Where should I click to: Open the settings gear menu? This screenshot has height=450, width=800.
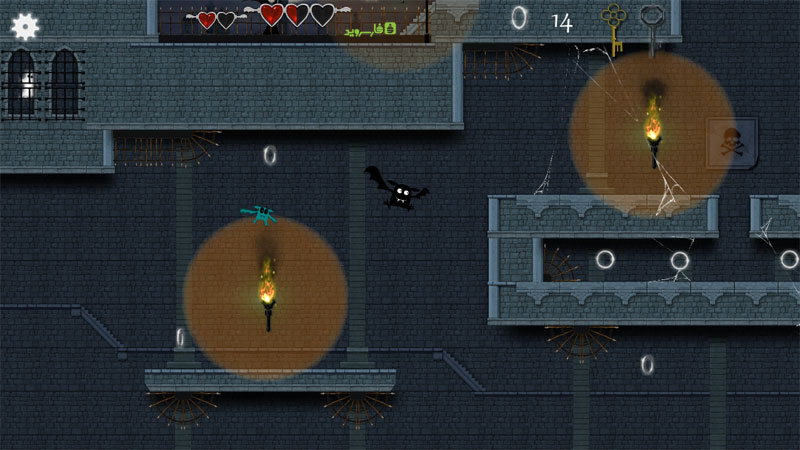pyautogui.click(x=26, y=27)
